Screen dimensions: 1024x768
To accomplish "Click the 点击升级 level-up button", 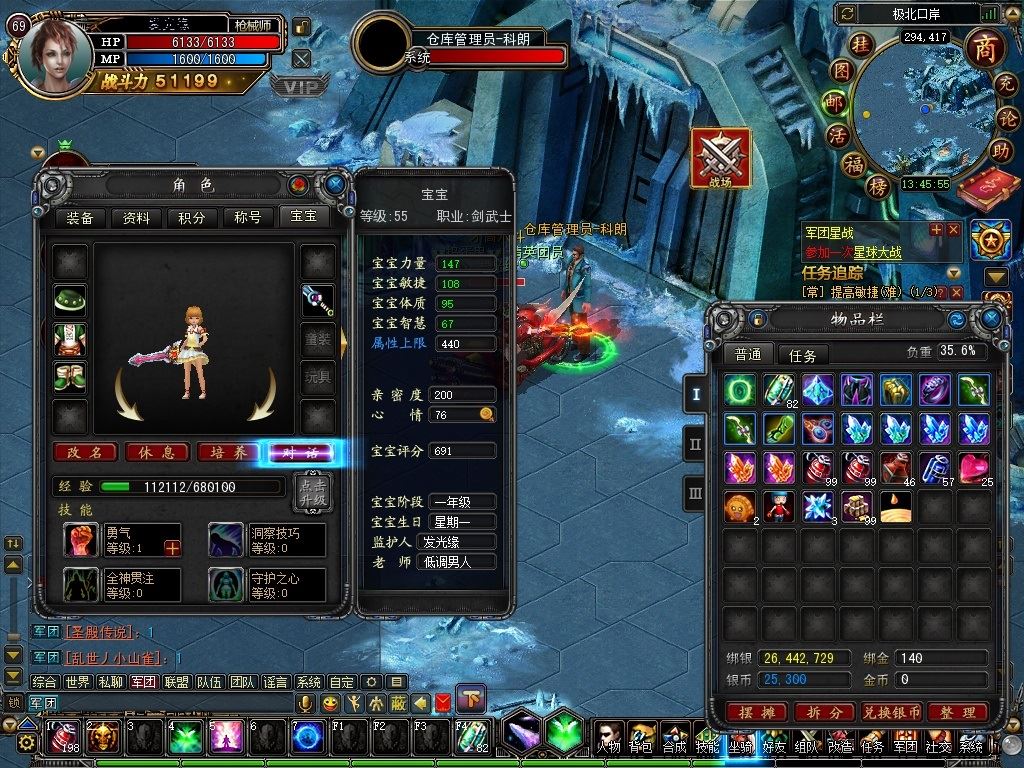I will [309, 490].
